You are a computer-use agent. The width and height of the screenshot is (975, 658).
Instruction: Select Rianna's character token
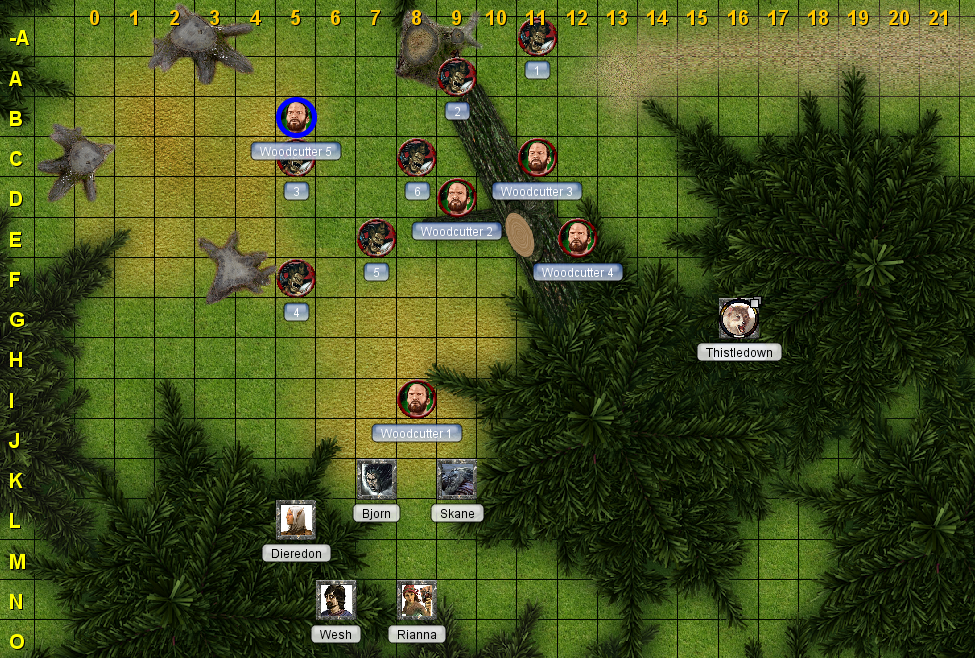click(417, 599)
